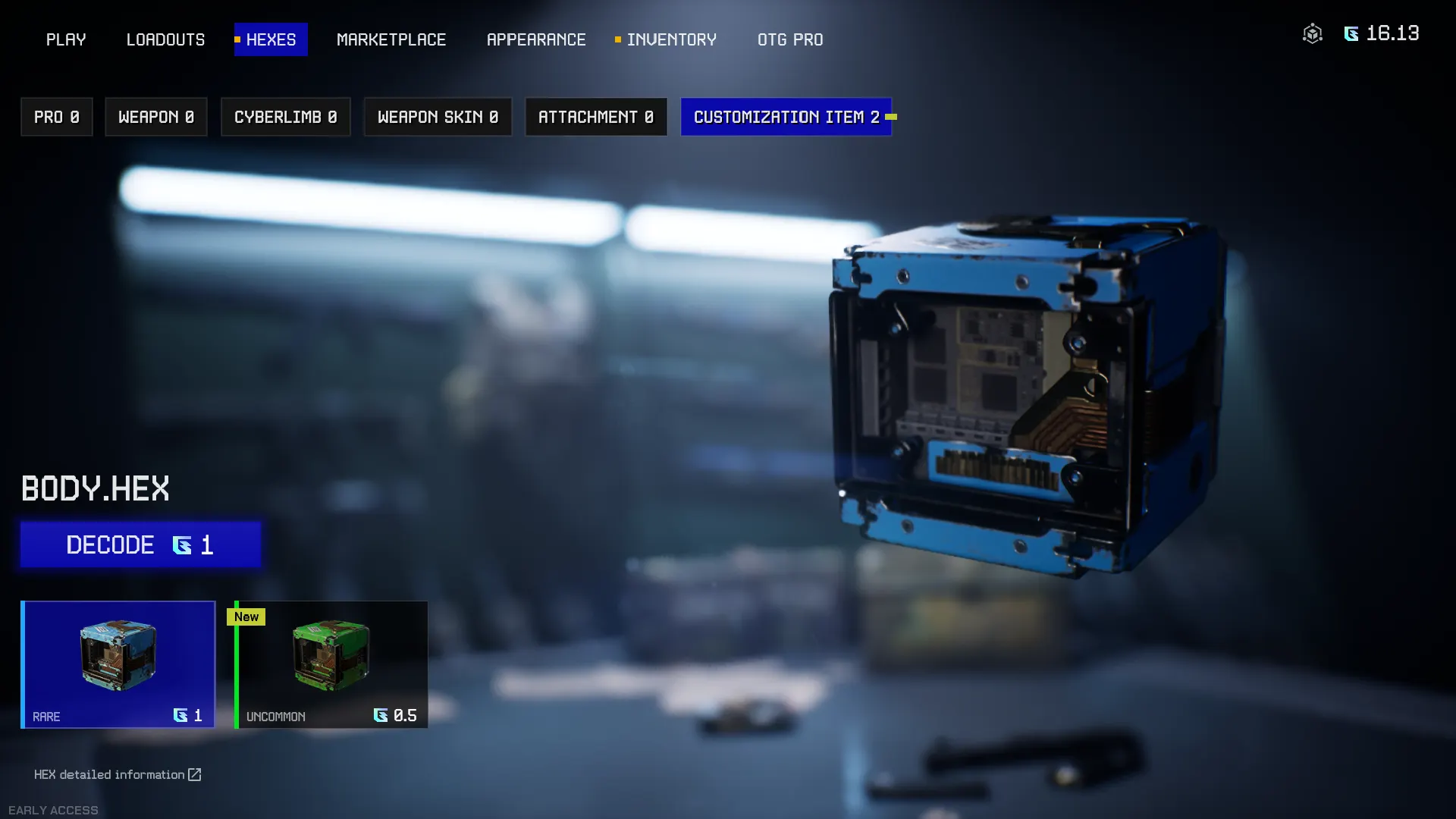
Task: Open the Inventory screen
Action: 671,39
